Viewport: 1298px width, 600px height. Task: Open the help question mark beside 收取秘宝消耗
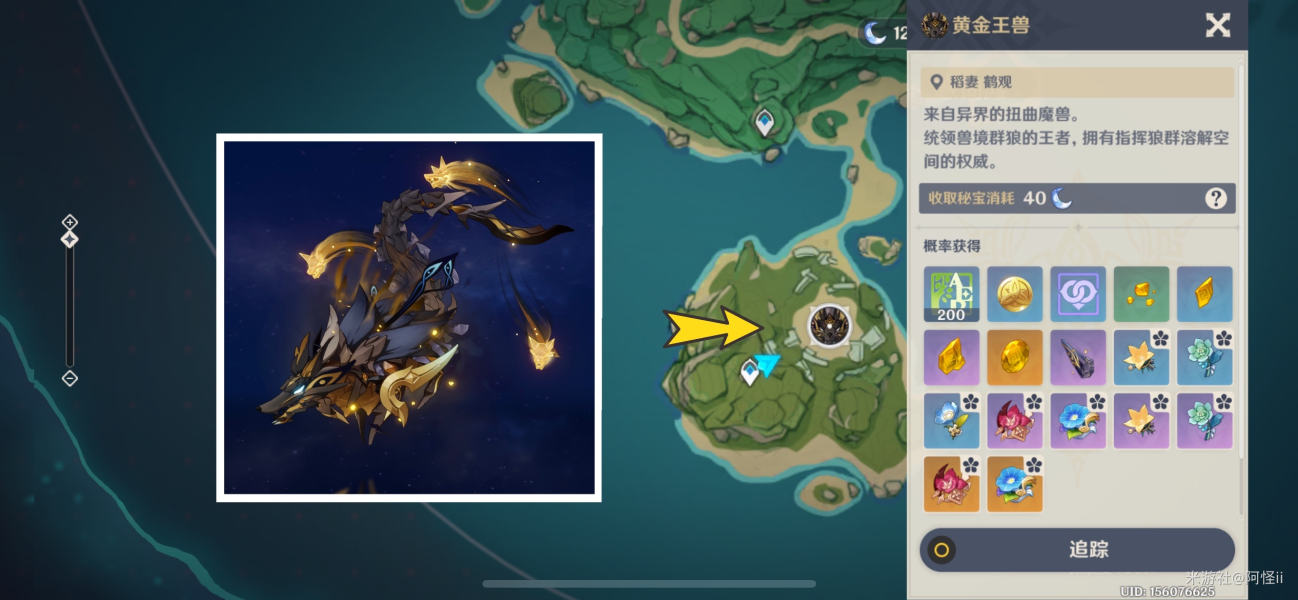[1215, 198]
